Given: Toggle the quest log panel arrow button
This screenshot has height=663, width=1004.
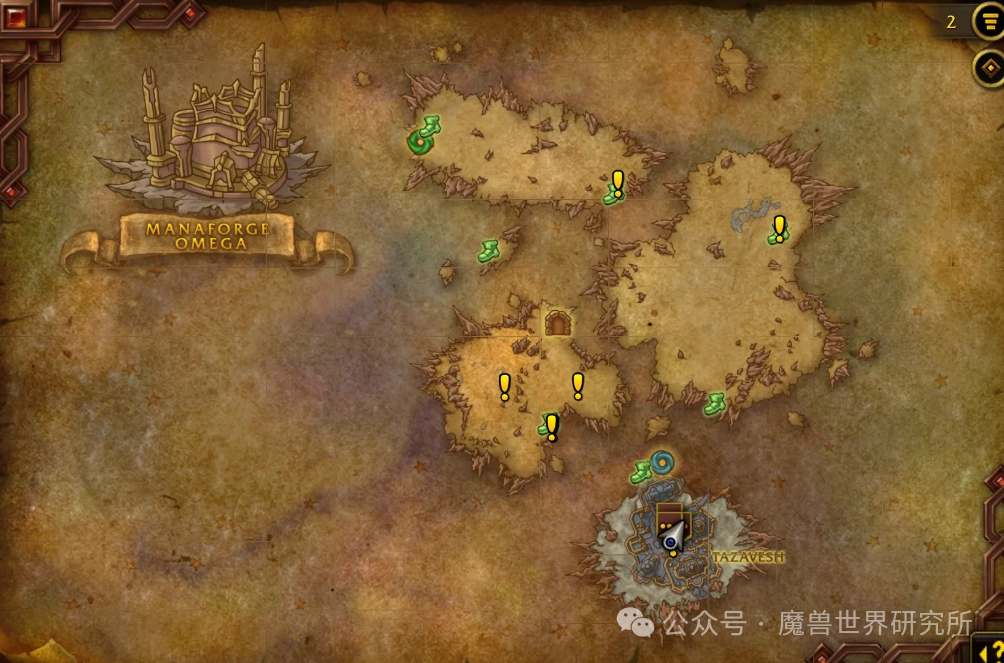Looking at the screenshot, I should point(990,647).
